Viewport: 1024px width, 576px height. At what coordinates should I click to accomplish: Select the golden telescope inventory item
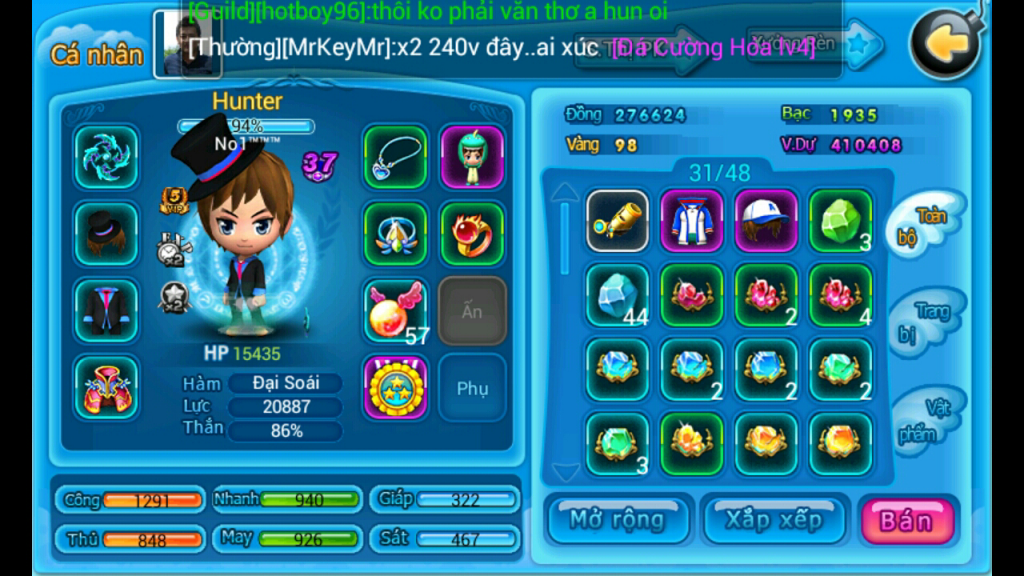(617, 220)
